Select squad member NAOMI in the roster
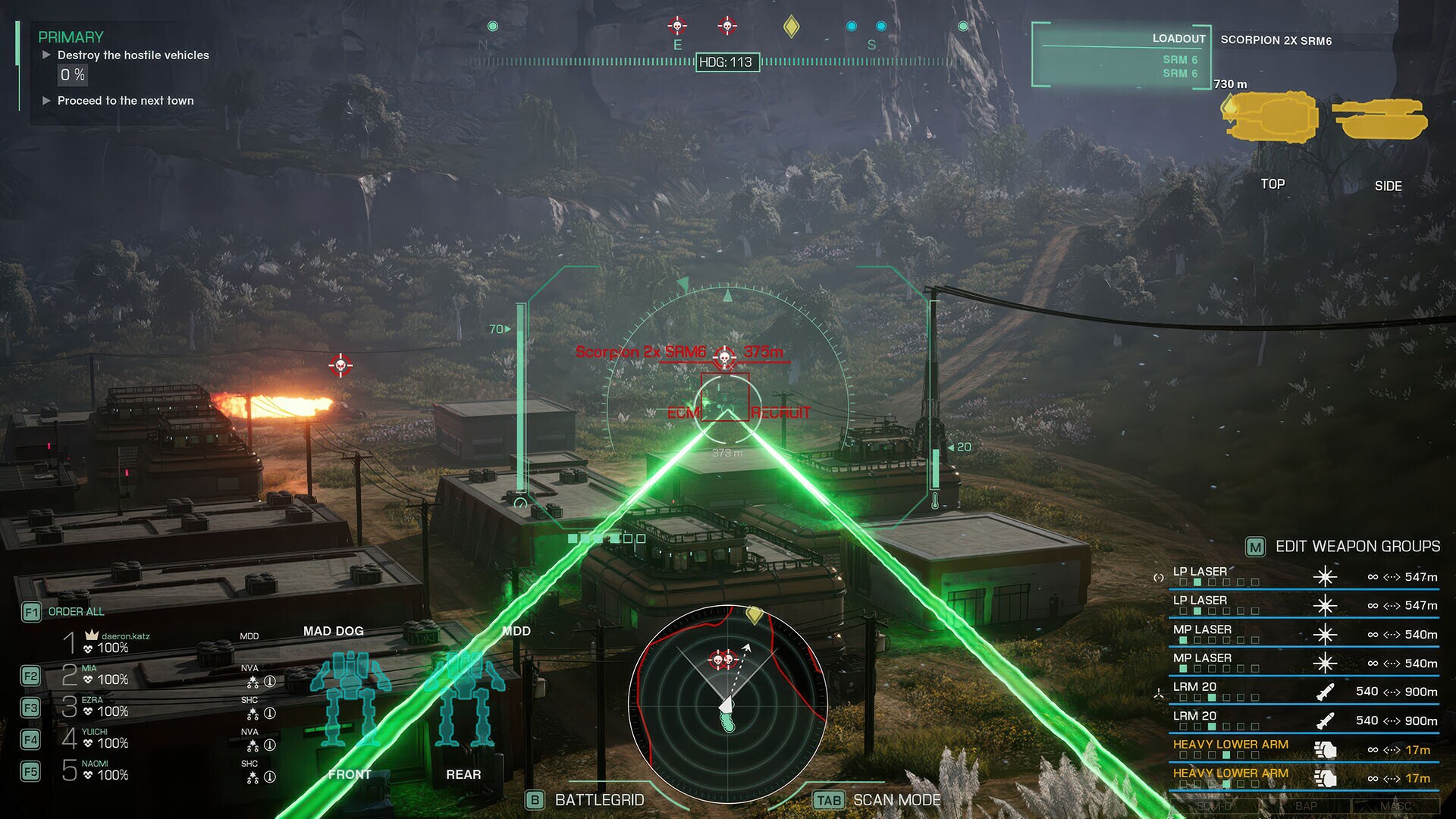Viewport: 1456px width, 819px height. click(95, 764)
